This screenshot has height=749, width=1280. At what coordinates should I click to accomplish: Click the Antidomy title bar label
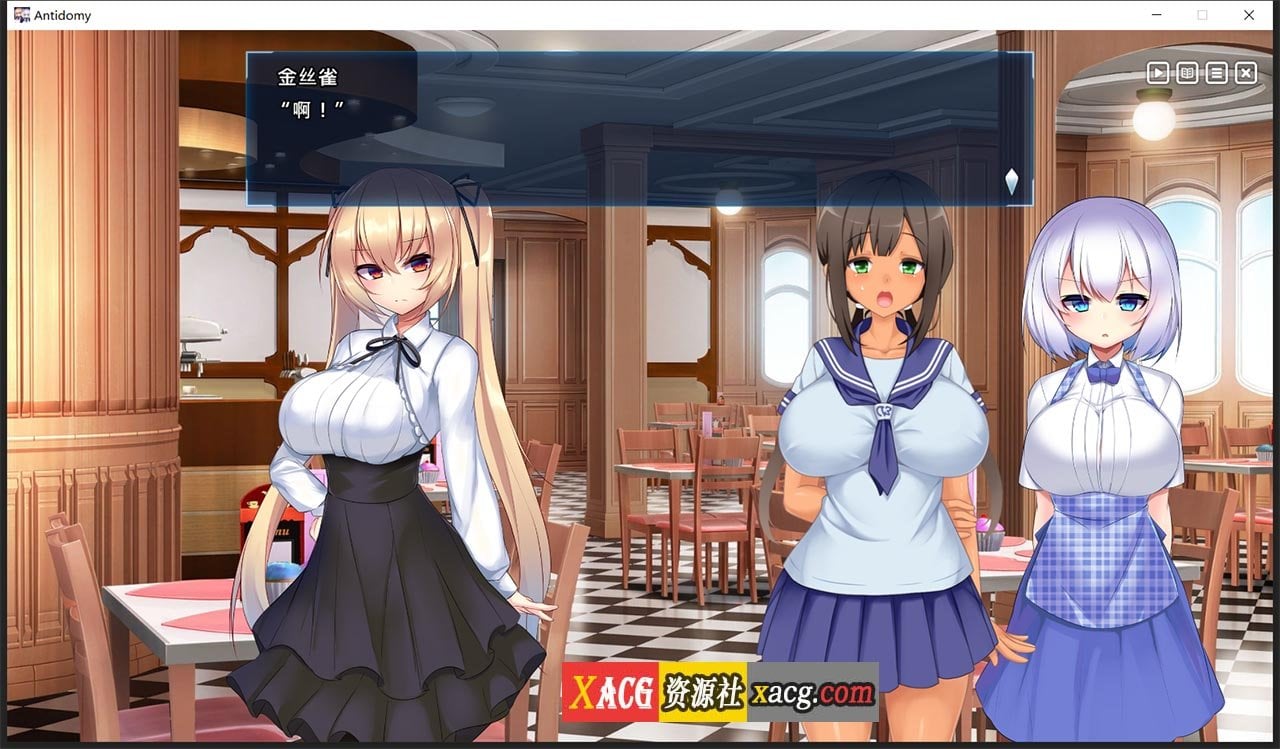pyautogui.click(x=60, y=15)
